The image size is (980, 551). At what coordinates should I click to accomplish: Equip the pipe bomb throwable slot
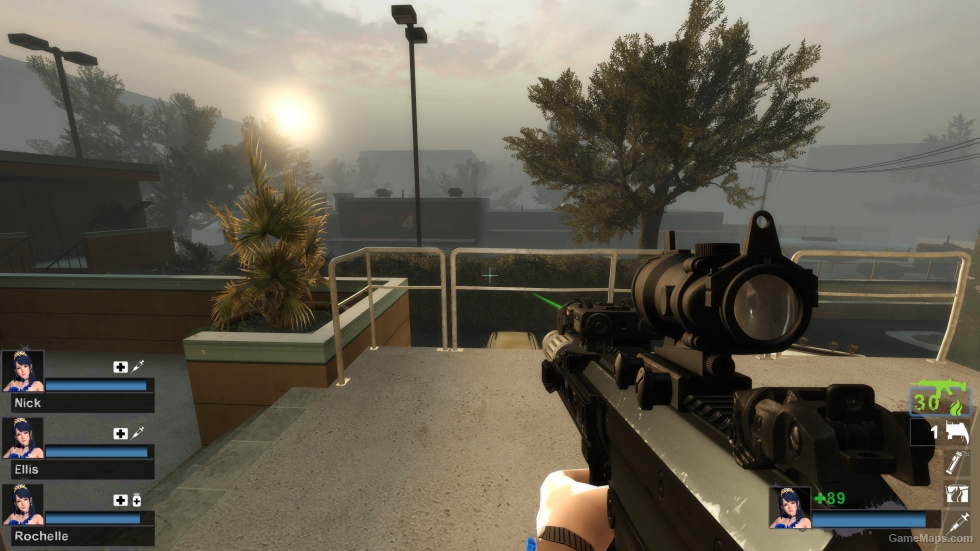click(x=957, y=463)
